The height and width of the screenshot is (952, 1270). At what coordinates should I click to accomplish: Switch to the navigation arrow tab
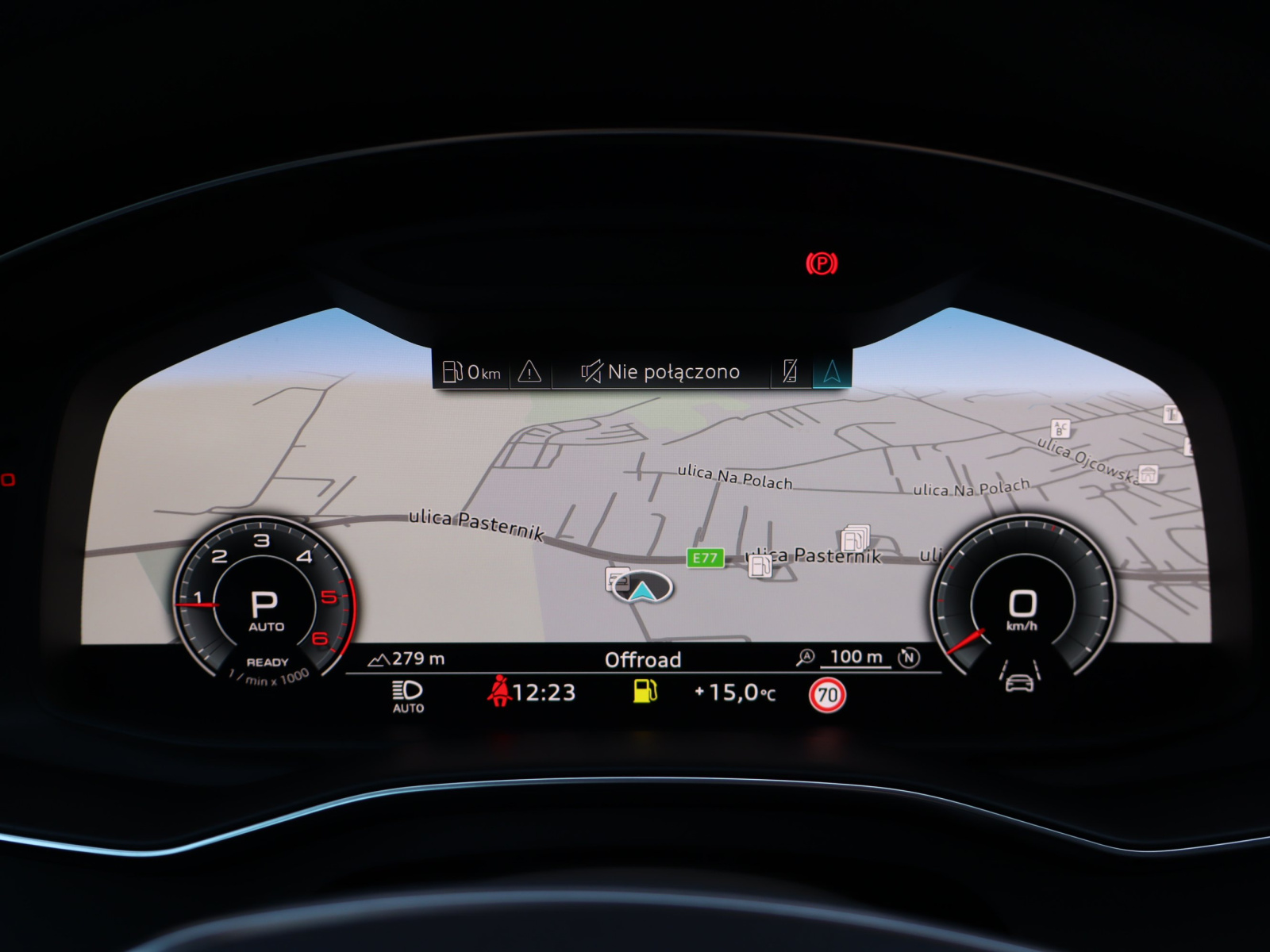point(832,370)
